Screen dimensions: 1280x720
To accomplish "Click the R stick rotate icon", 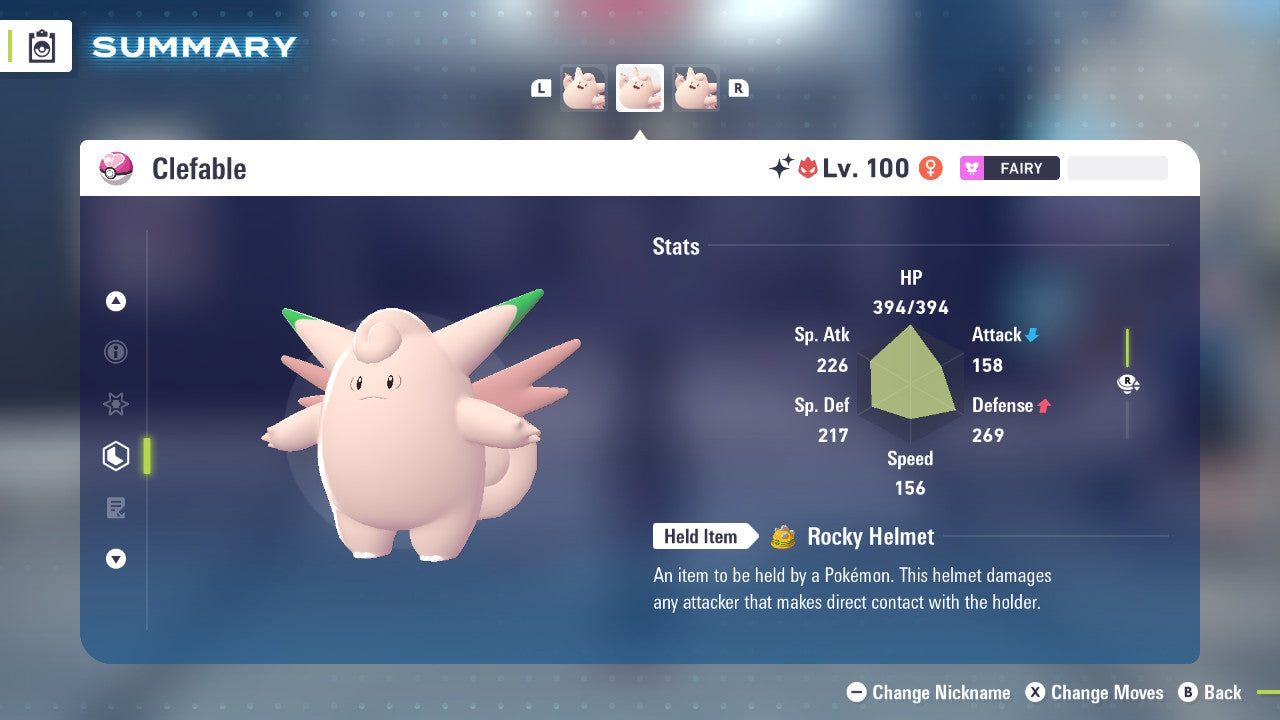I will point(1128,383).
